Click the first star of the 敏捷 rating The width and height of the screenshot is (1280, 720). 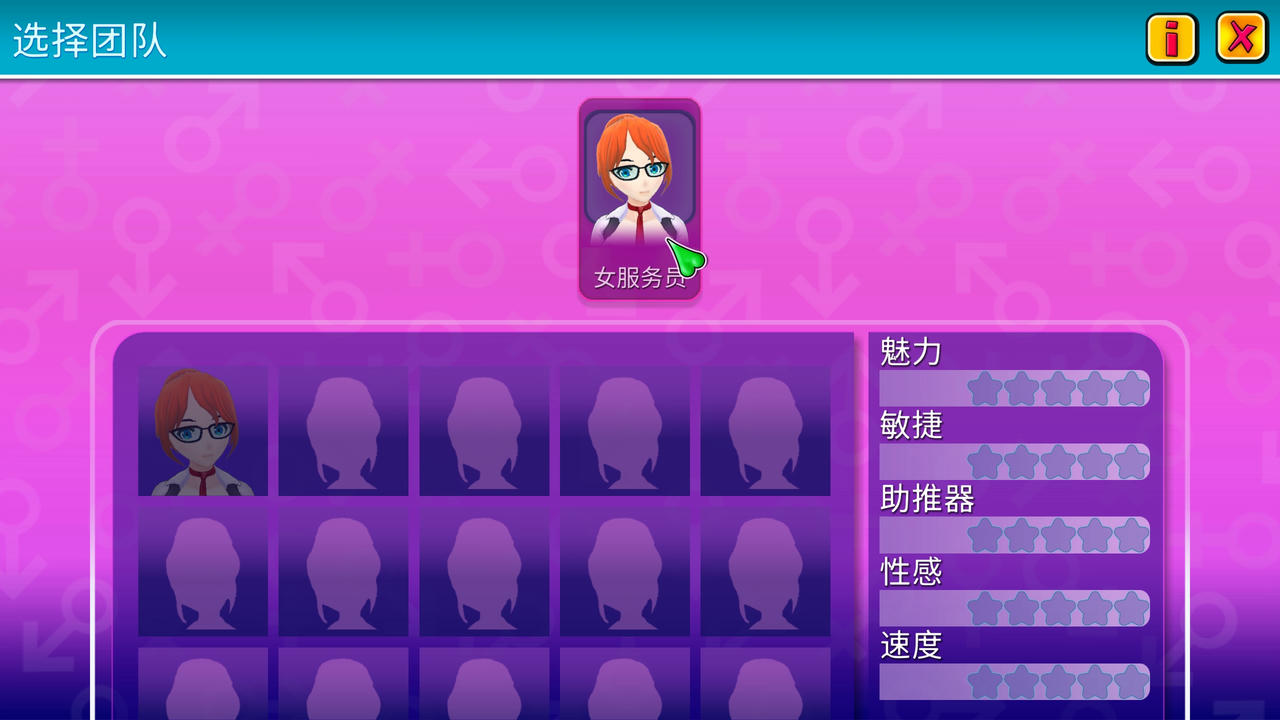(x=985, y=461)
